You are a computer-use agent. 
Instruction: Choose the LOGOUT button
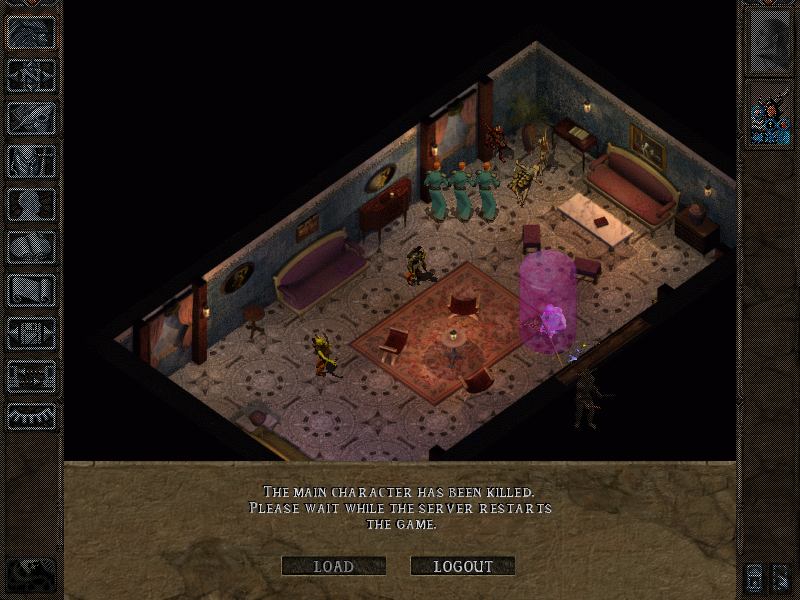click(463, 566)
